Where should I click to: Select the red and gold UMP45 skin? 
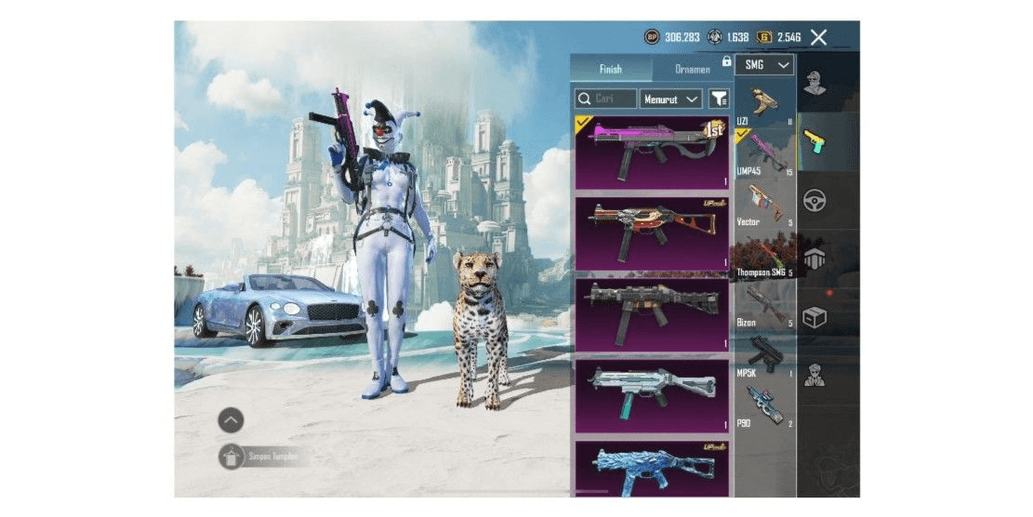651,233
